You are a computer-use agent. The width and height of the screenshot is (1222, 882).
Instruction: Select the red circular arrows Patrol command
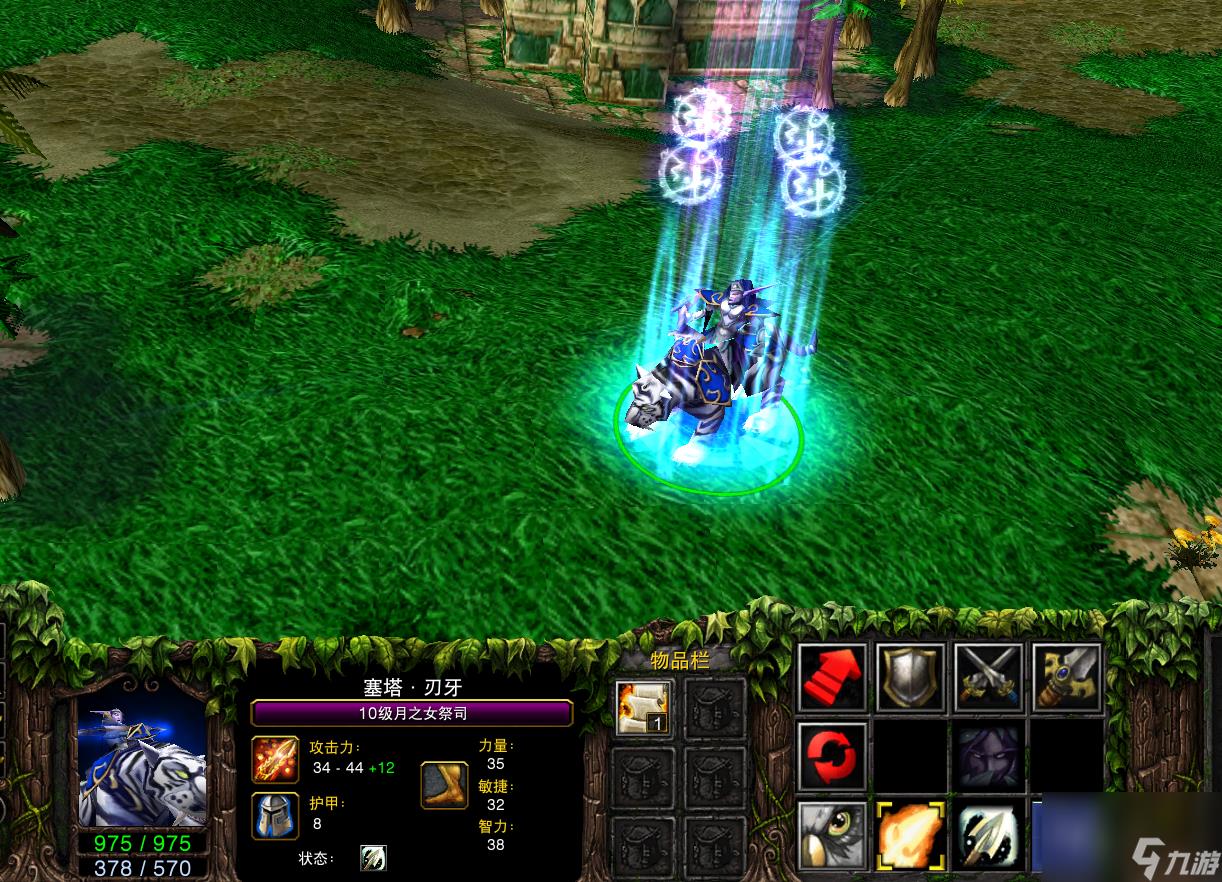tap(832, 756)
